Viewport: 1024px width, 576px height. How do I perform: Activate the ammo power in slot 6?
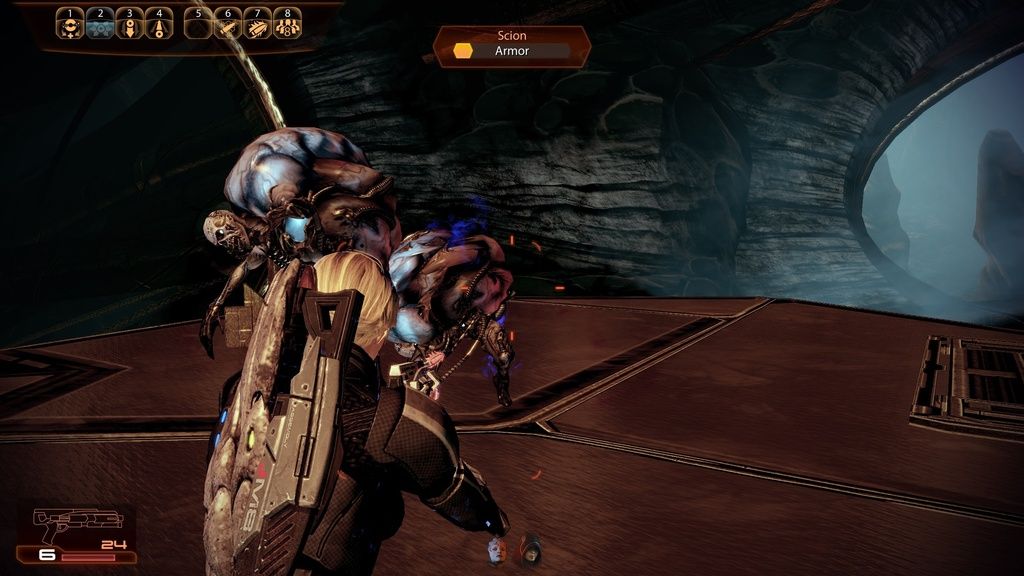pos(228,25)
